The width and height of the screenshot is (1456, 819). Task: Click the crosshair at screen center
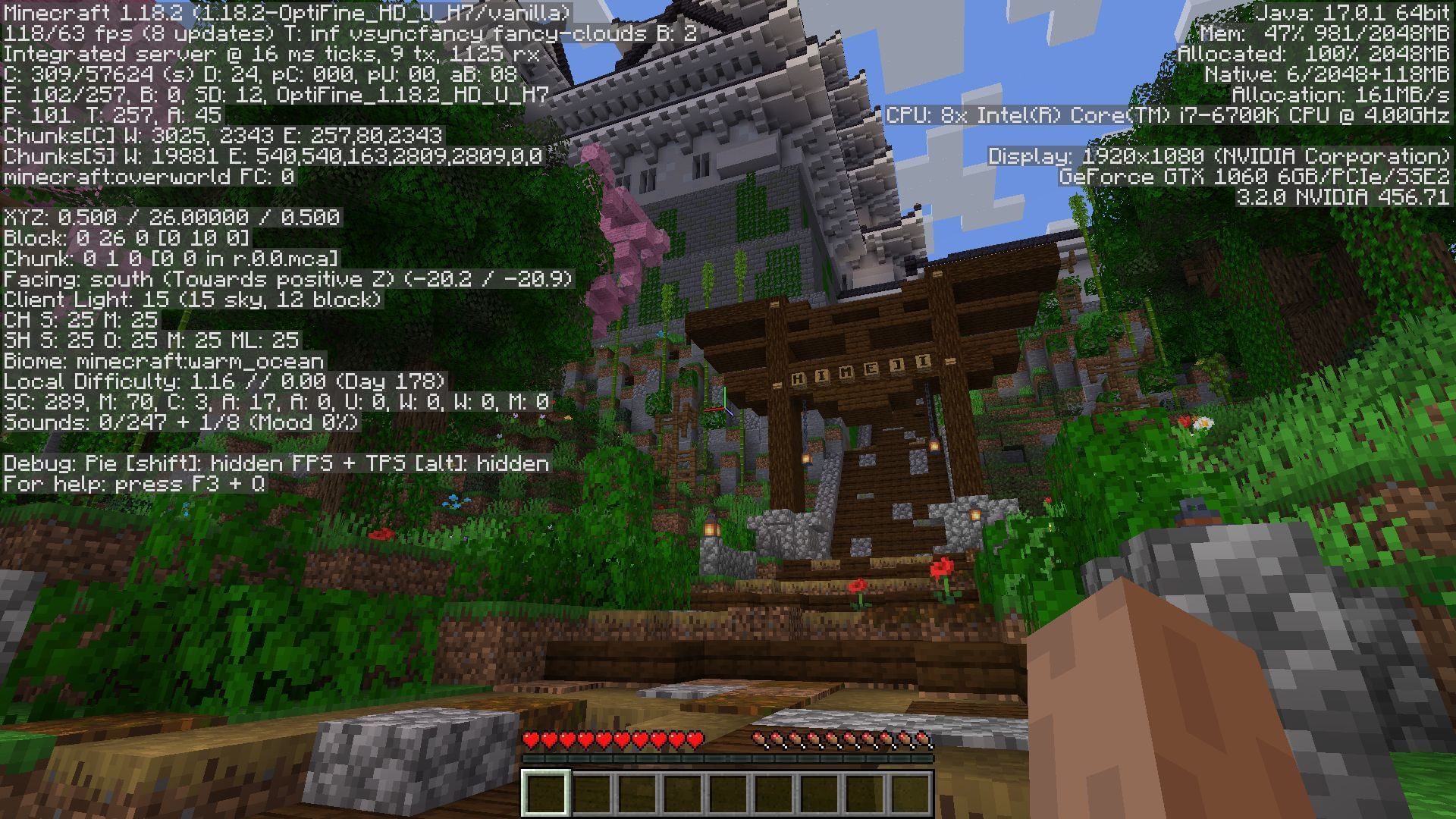(x=728, y=409)
